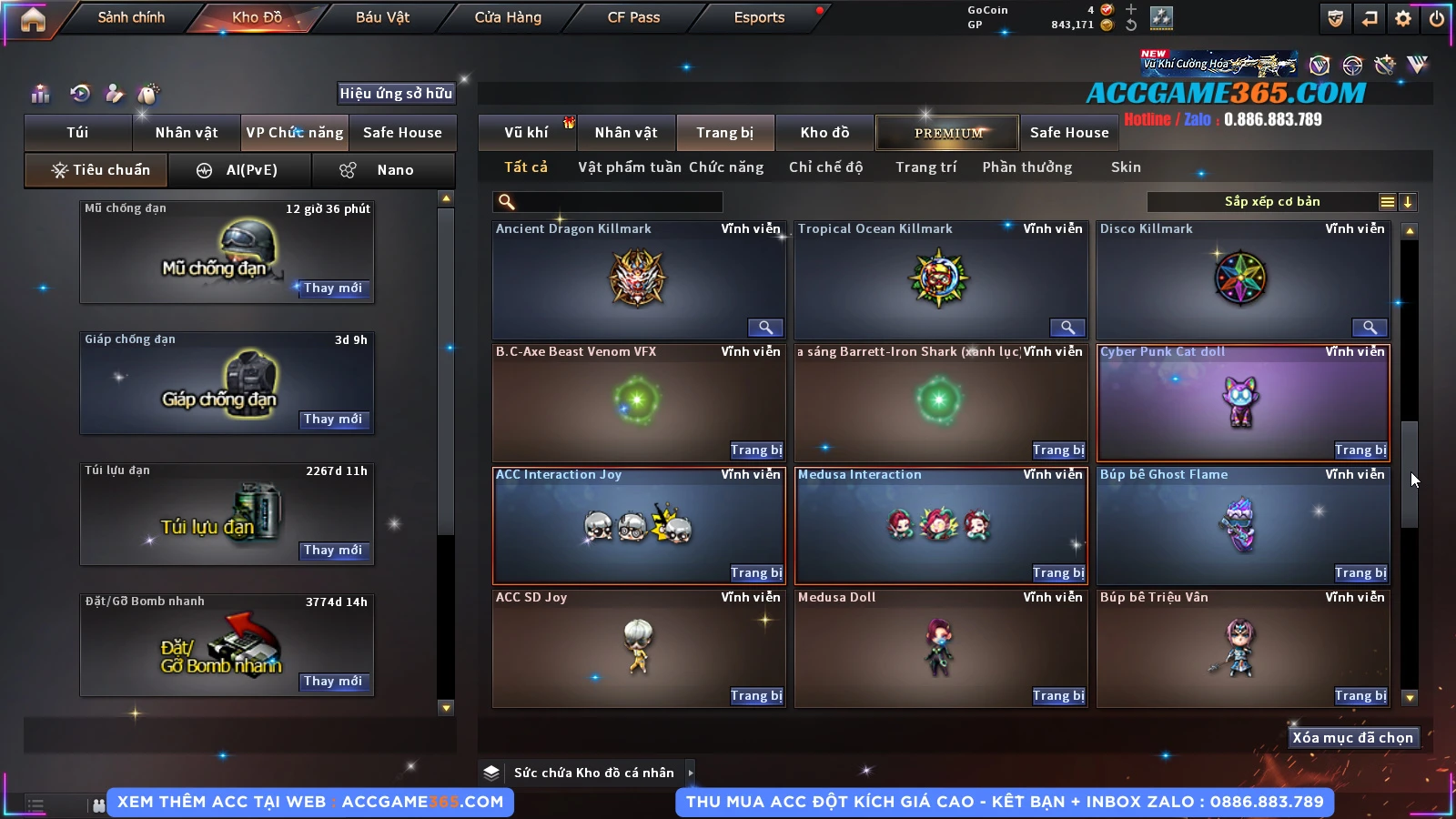Open the Cửa Hàng shop tab

click(x=508, y=17)
